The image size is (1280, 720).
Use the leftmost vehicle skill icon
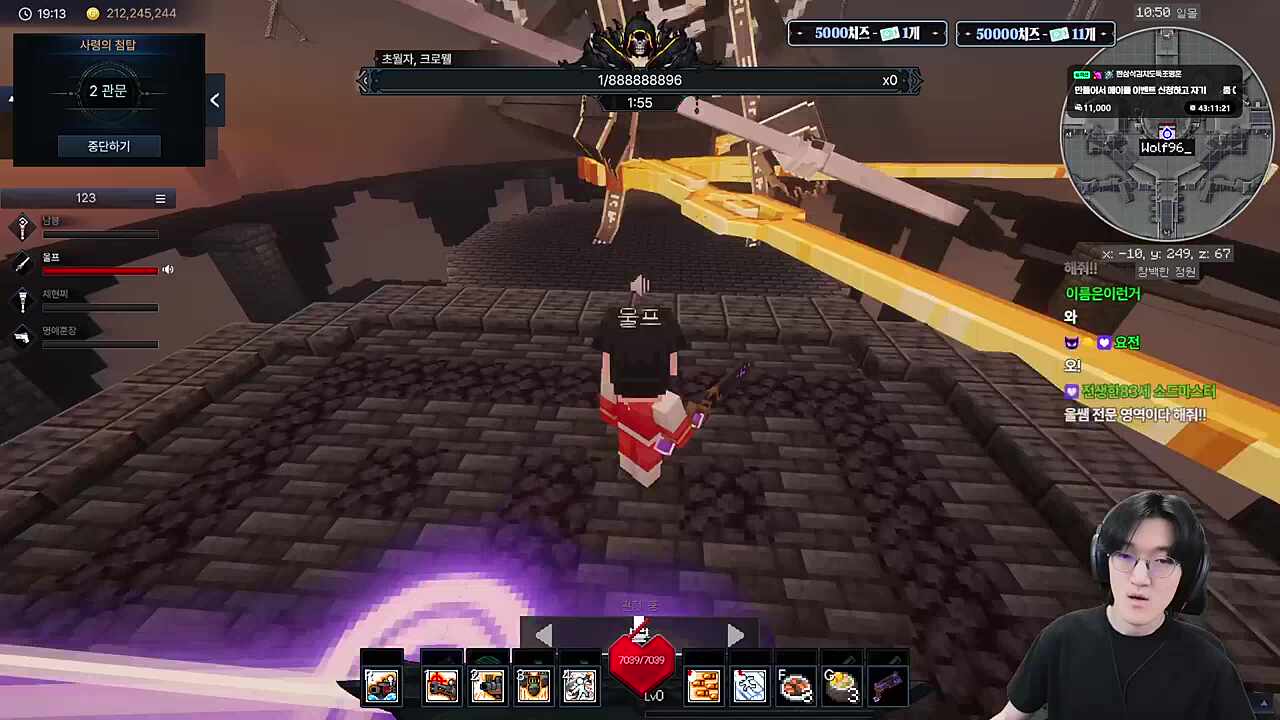point(382,686)
